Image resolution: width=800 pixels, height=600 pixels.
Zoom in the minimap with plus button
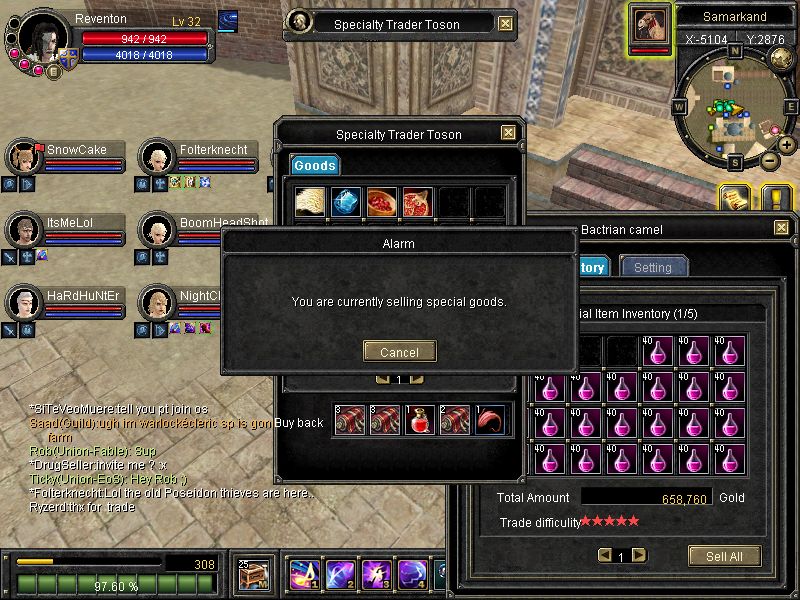pos(784,144)
